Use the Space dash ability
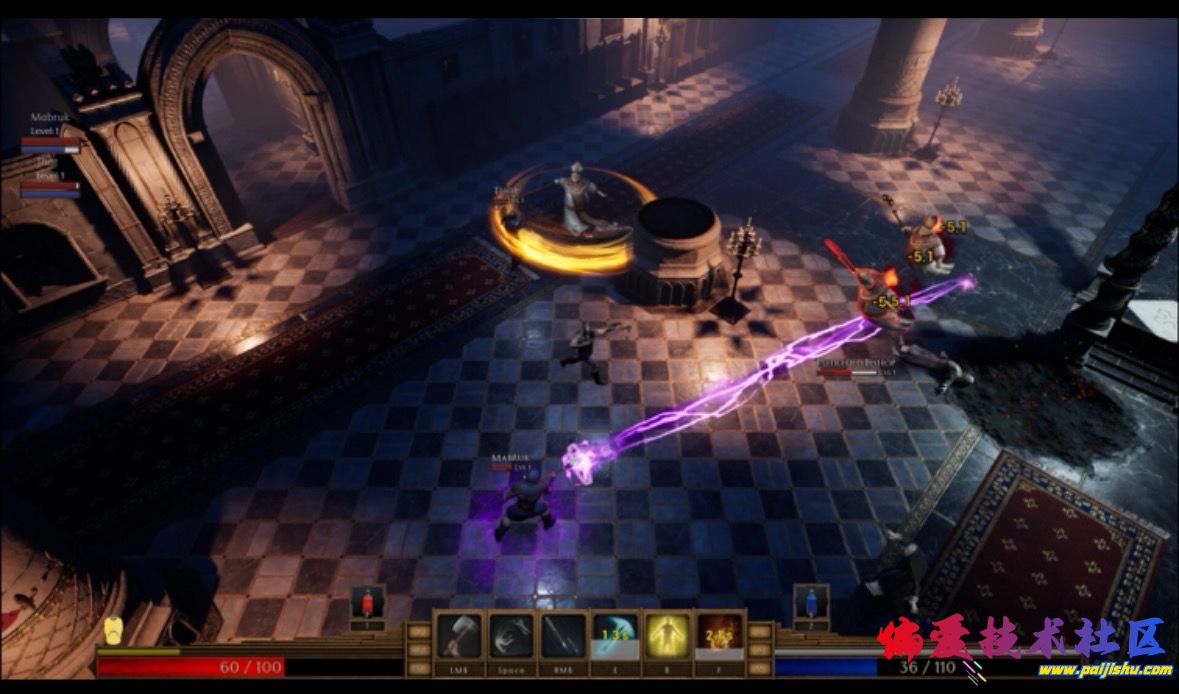 pos(512,636)
